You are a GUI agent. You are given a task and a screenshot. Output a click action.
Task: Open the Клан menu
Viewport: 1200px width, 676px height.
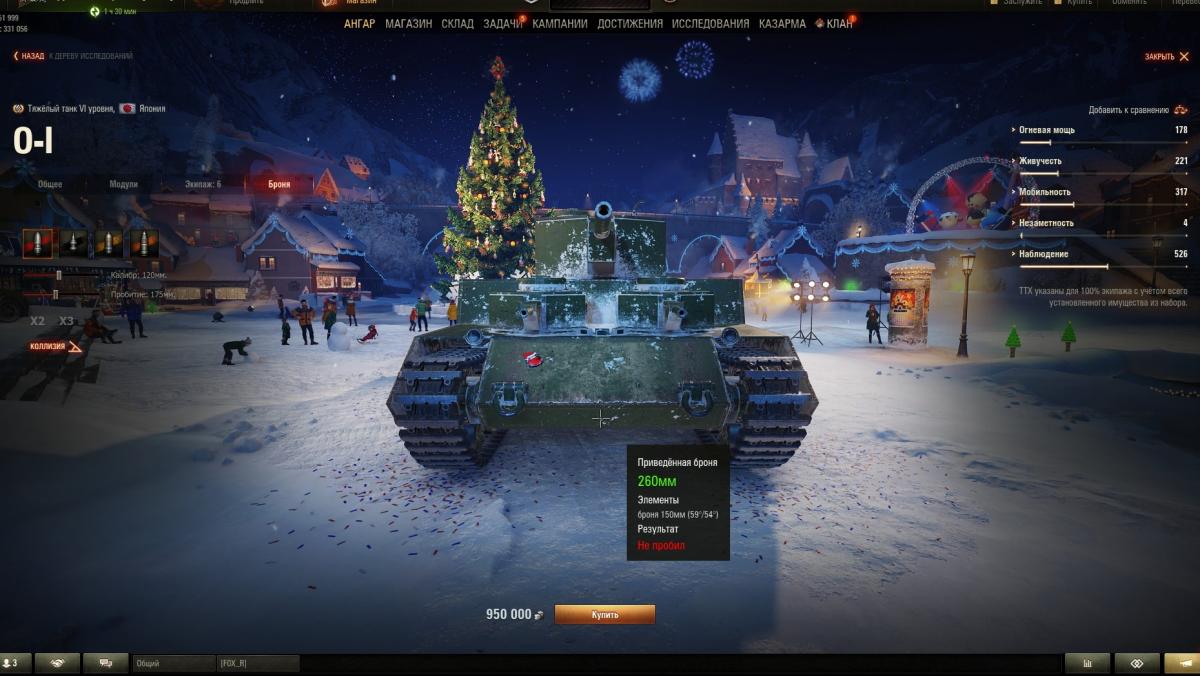click(839, 23)
